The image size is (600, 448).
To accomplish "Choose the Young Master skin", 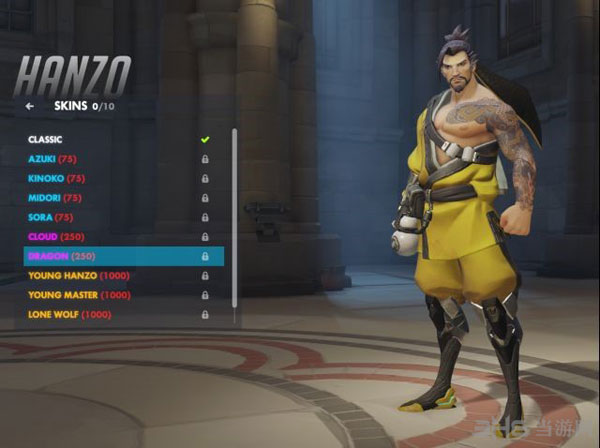I will coord(79,295).
